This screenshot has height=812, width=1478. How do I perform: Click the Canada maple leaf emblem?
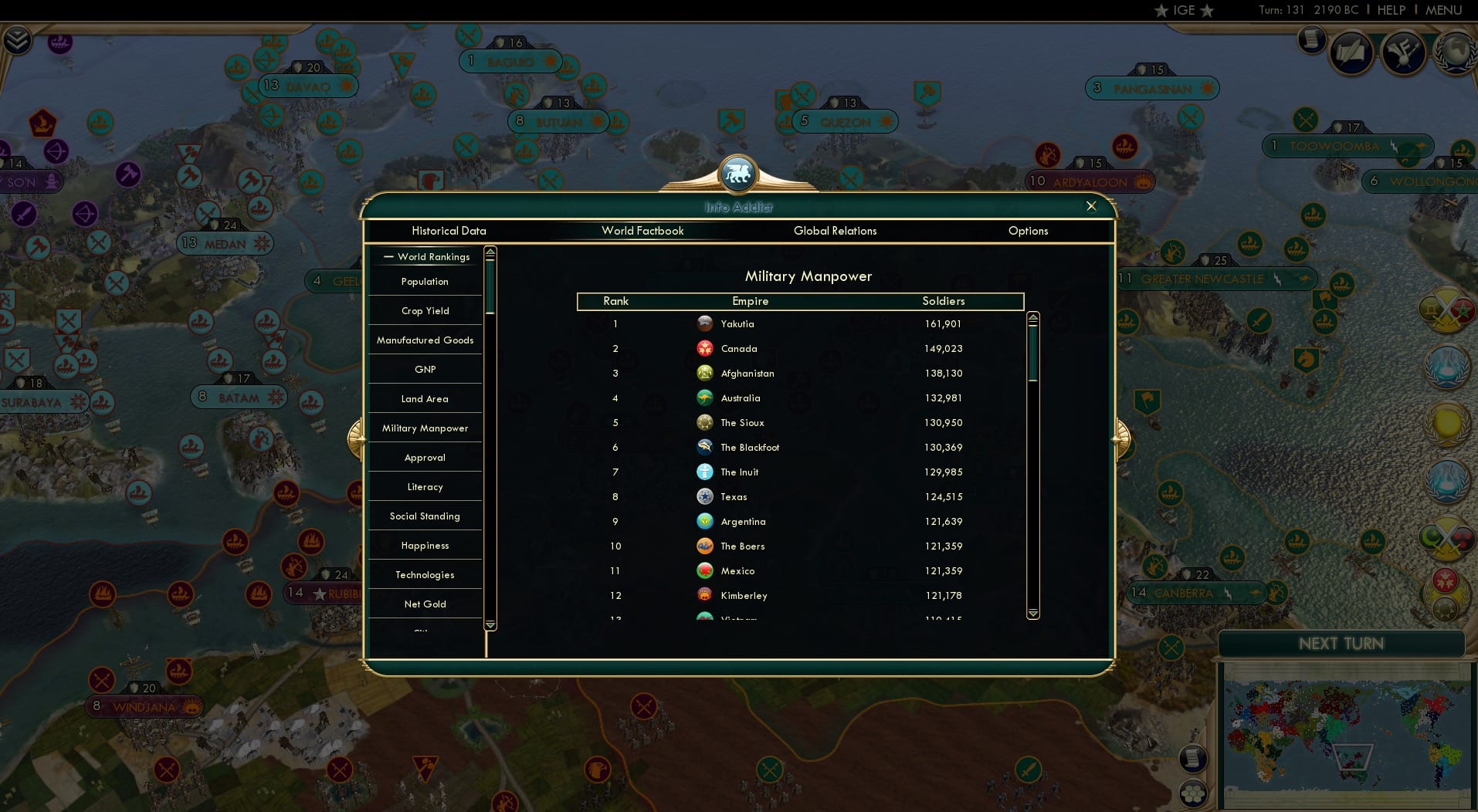(705, 348)
